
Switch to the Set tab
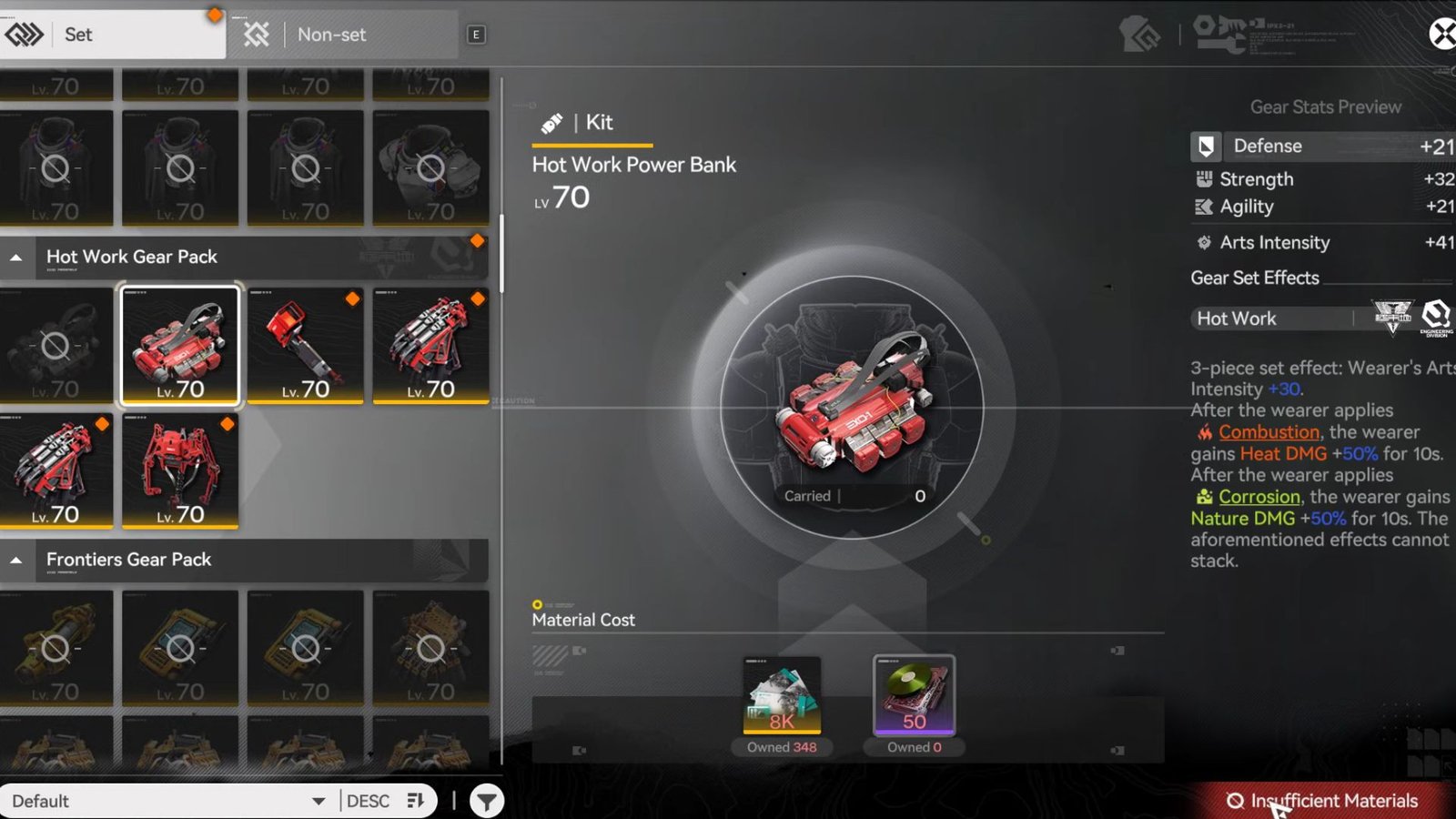tap(109, 35)
